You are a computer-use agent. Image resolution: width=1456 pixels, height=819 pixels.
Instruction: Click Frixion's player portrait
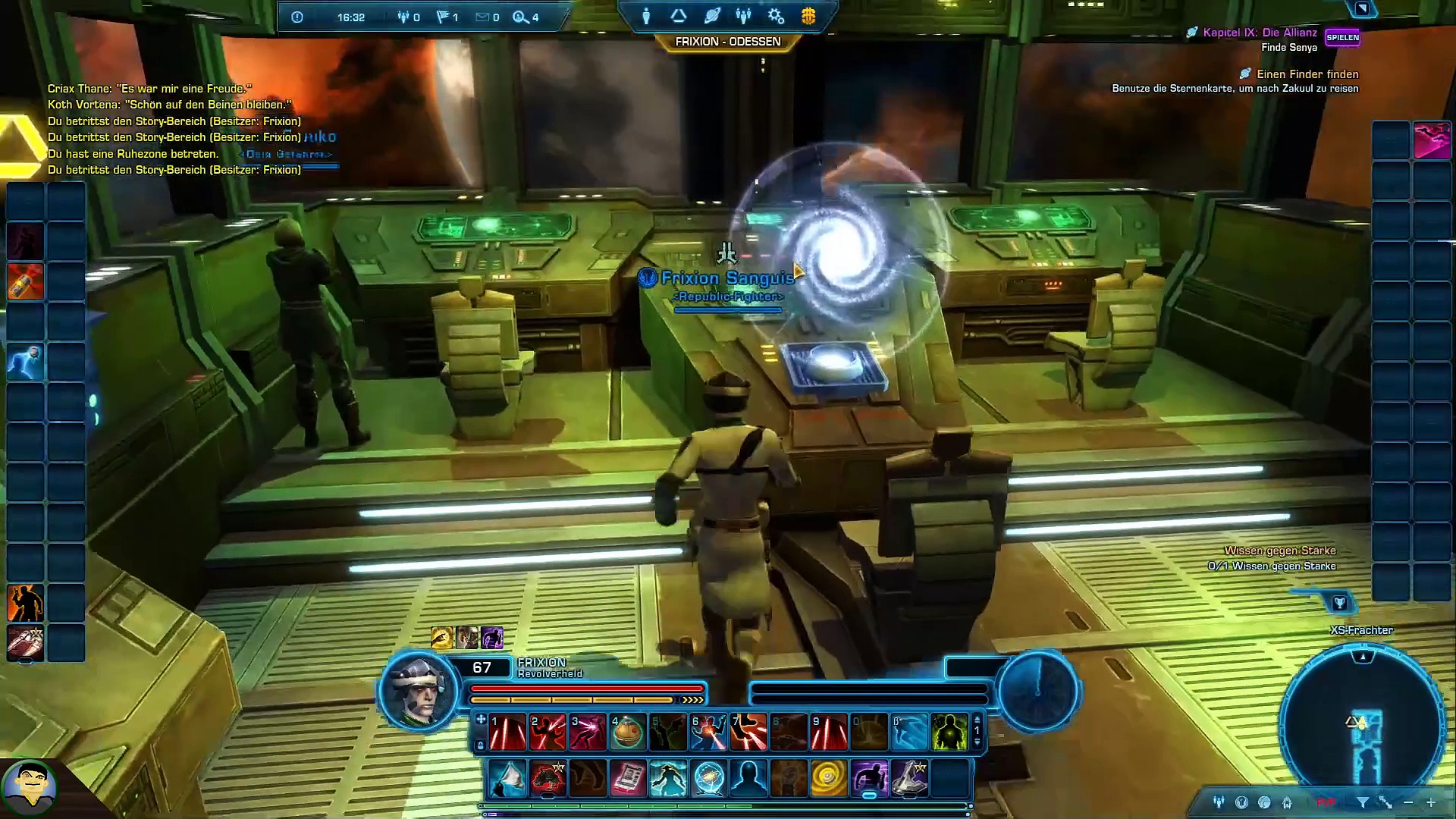click(x=419, y=691)
